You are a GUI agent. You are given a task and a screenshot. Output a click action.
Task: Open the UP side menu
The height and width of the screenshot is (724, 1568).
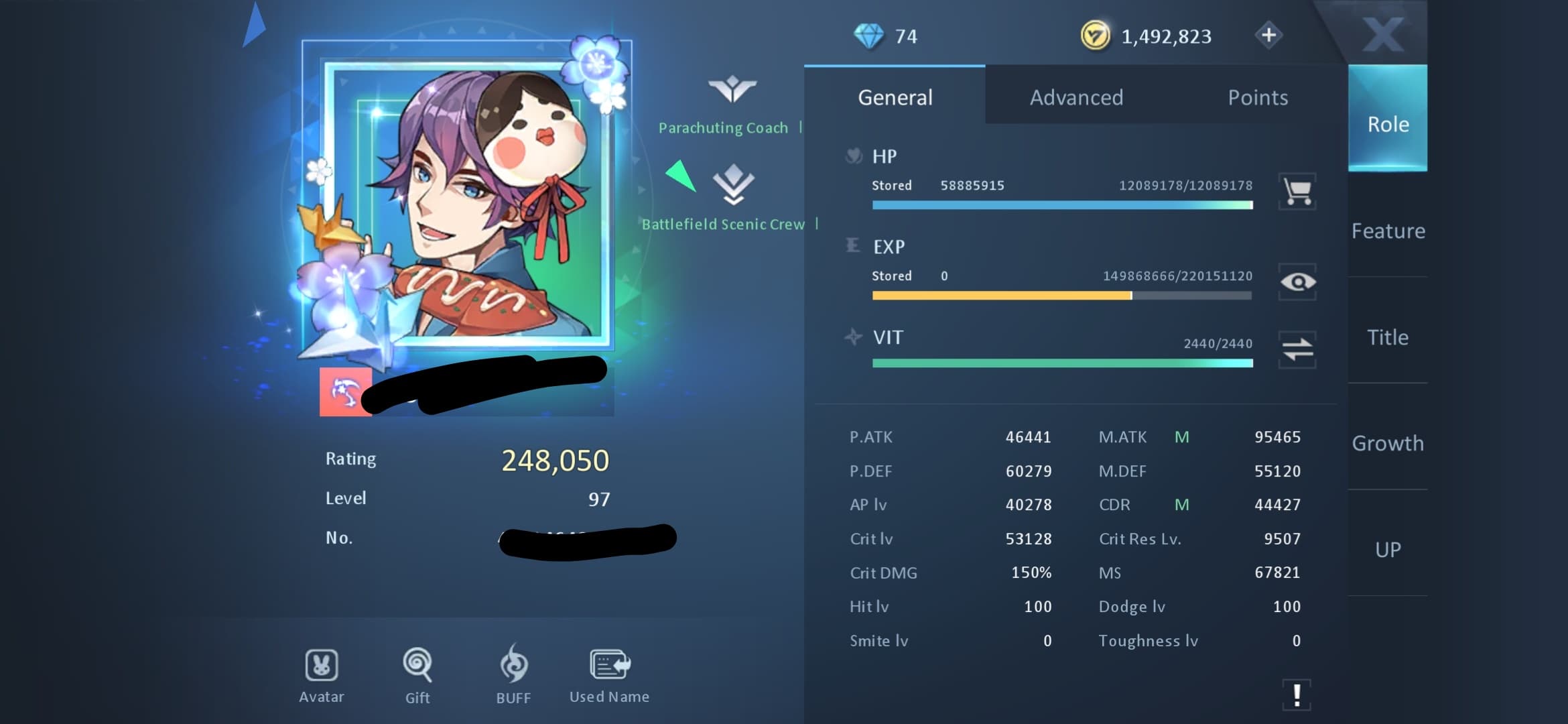pos(1388,550)
